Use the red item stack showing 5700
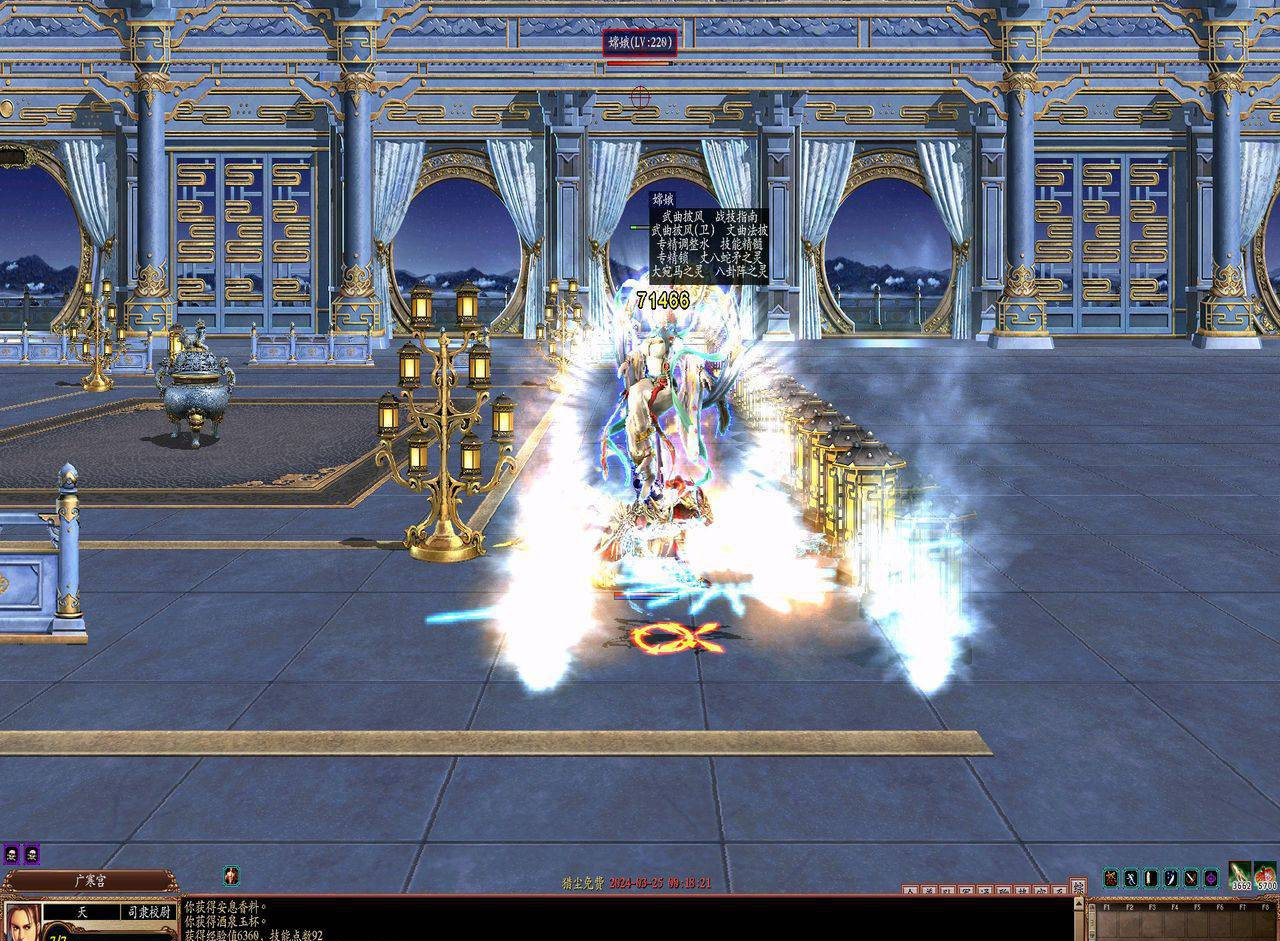1280x941 pixels. 1266,875
